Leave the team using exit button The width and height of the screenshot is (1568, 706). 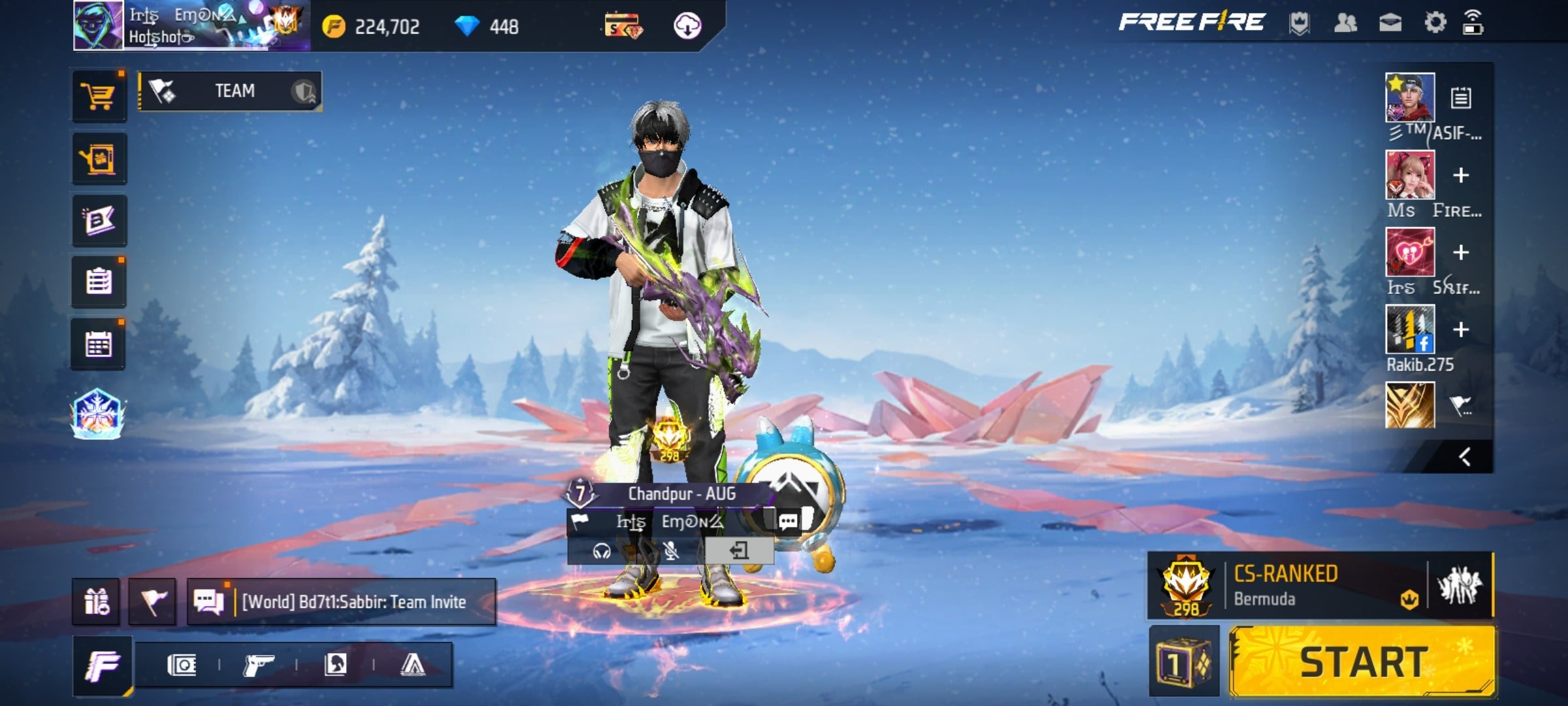[x=739, y=551]
